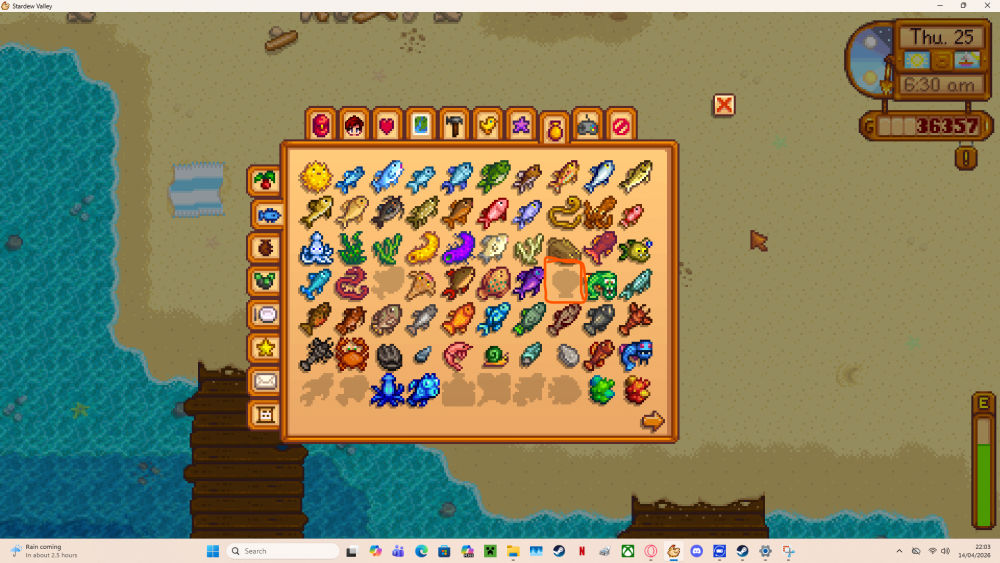
Task: Open the Artifacts collection side tab
Action: pos(265,247)
